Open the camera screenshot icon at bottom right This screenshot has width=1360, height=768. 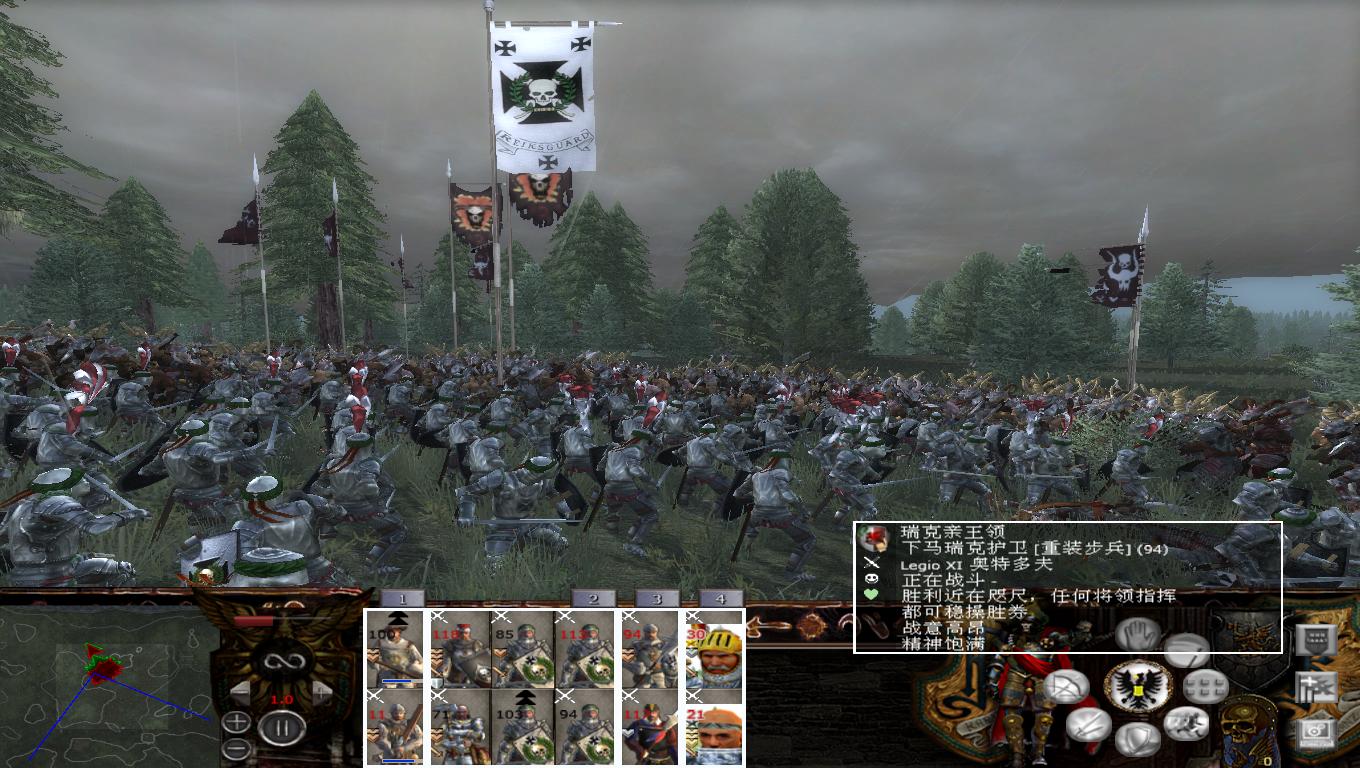[x=1317, y=733]
